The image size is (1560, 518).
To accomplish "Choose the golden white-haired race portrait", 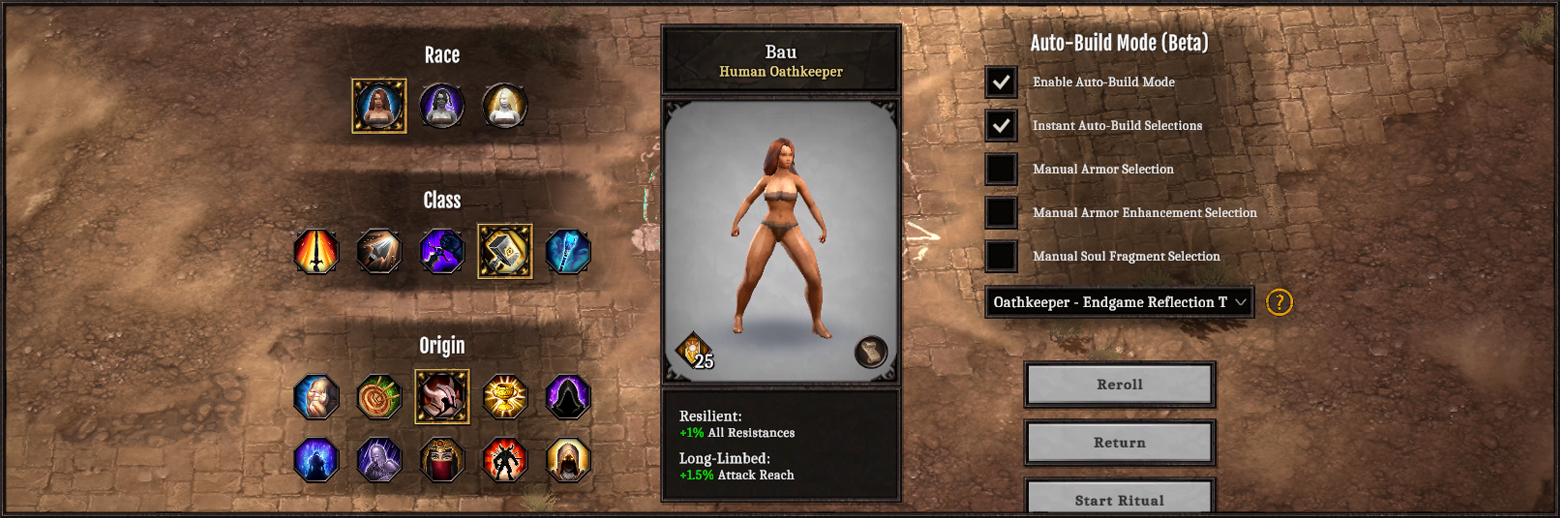I will pyautogui.click(x=504, y=105).
